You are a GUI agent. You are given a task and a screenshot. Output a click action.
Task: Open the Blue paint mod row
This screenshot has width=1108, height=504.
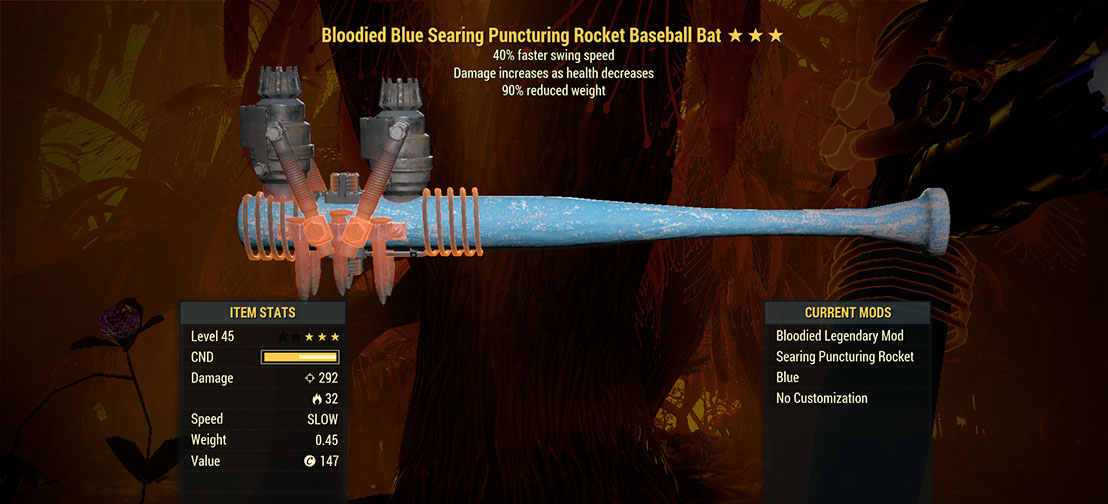(x=788, y=377)
